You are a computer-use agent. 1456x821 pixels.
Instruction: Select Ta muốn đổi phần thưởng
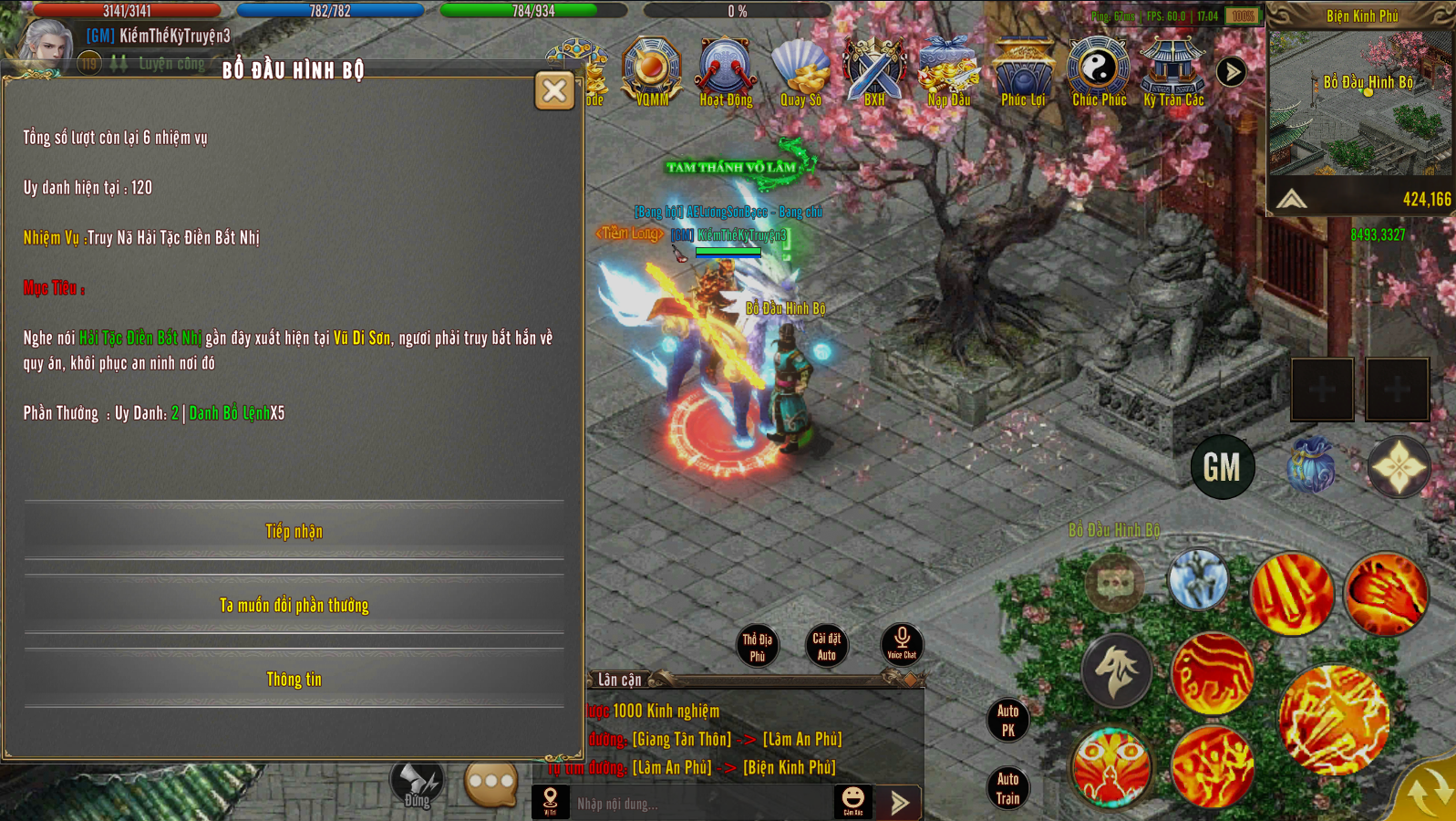tap(294, 605)
